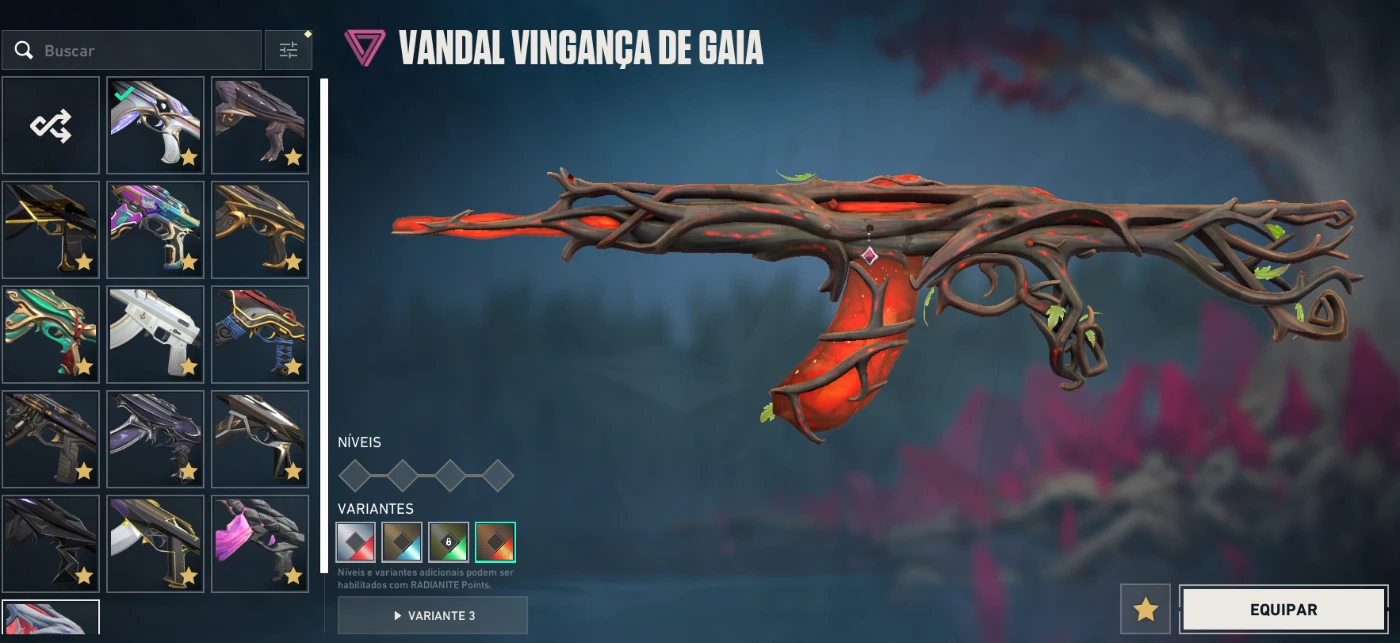Open the skin filter options
Viewport: 1400px width, 643px height.
pyautogui.click(x=289, y=50)
